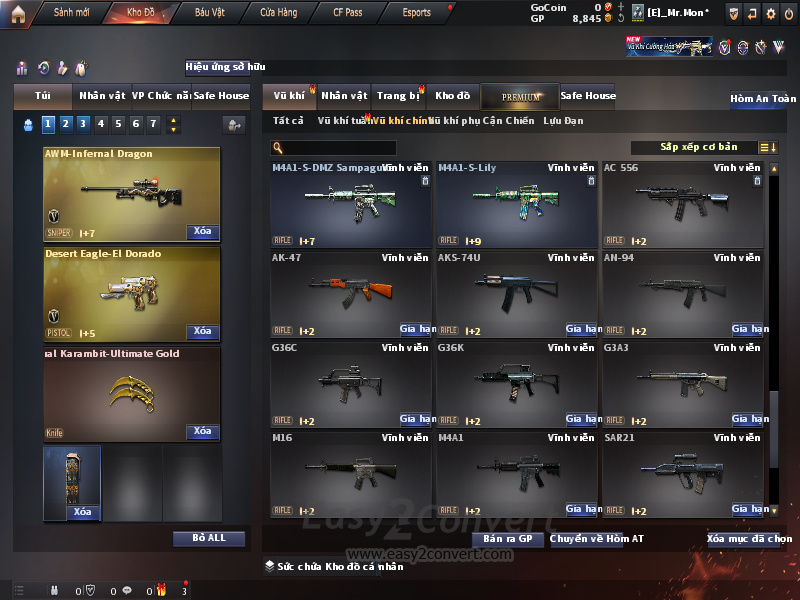
Task: Sell item with Bán ra GP
Action: pyautogui.click(x=507, y=539)
